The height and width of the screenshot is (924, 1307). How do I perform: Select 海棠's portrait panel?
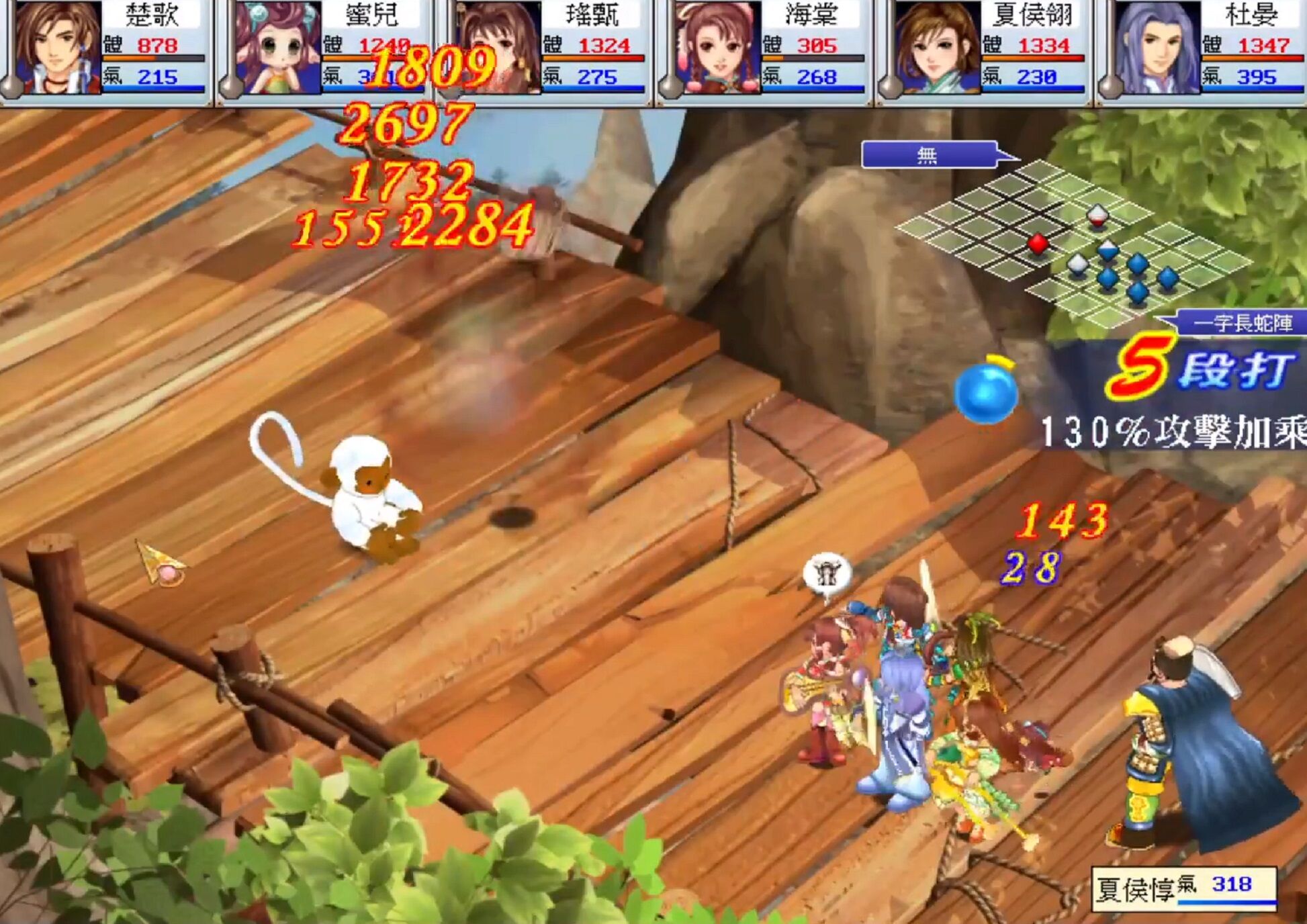pos(717,48)
